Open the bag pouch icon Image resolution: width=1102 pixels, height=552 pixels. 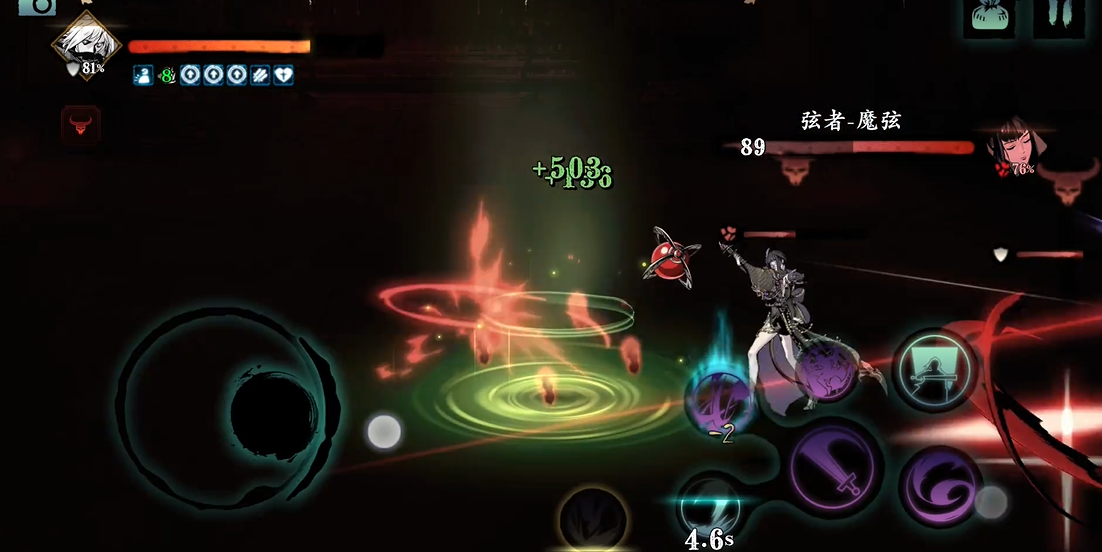[988, 17]
